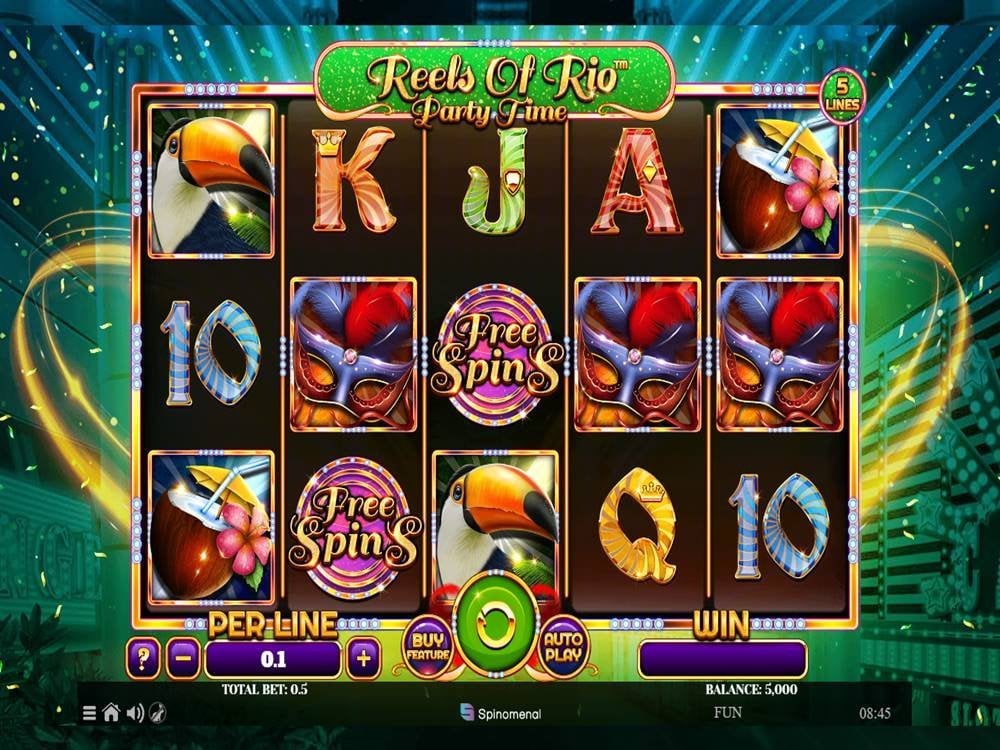The image size is (1000, 750).
Task: Activate Auto Play
Action: click(x=563, y=647)
